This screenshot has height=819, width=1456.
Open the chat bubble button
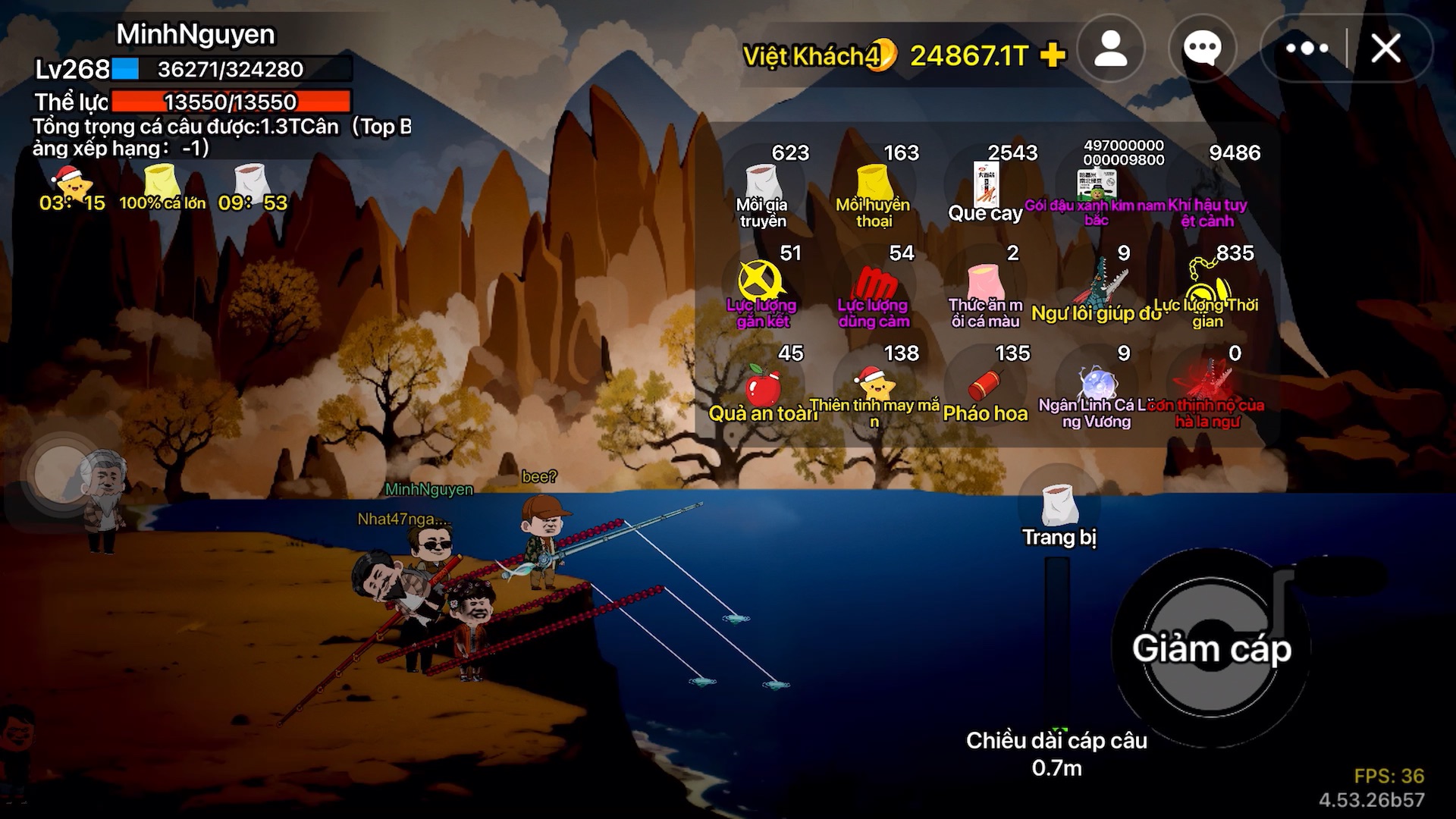1202,49
